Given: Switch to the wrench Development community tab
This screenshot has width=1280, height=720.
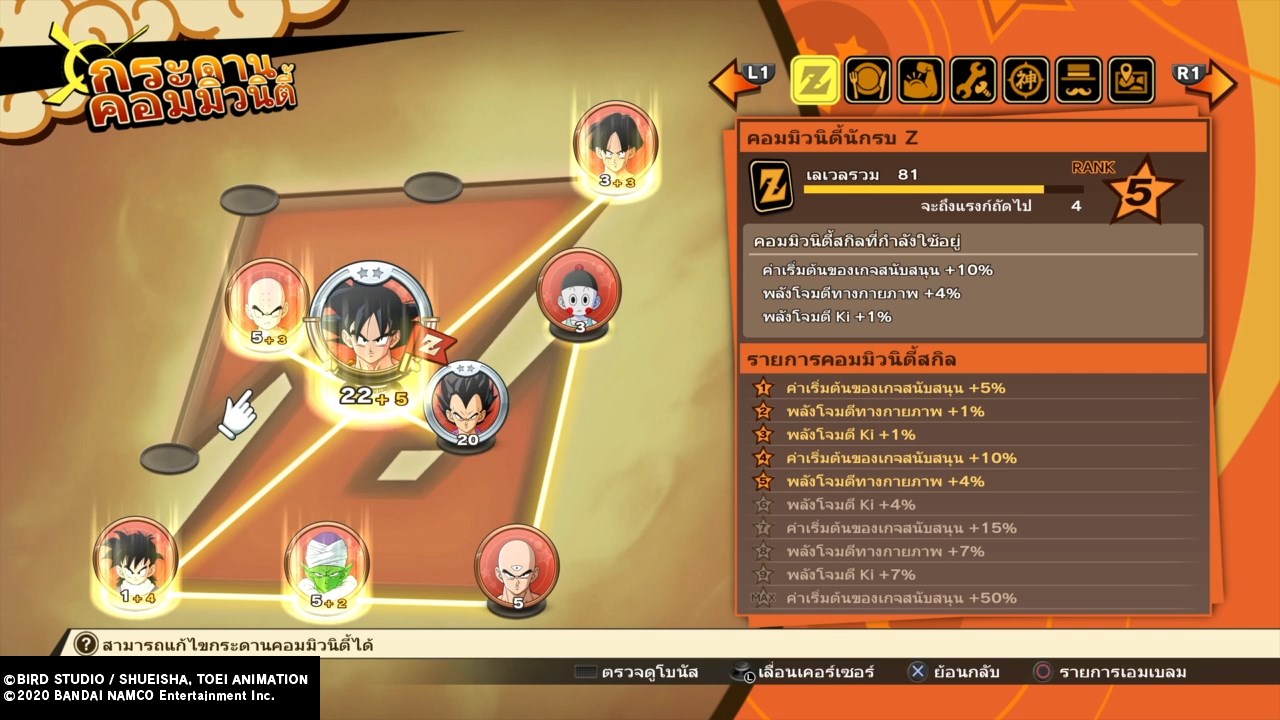Looking at the screenshot, I should pos(973,81).
